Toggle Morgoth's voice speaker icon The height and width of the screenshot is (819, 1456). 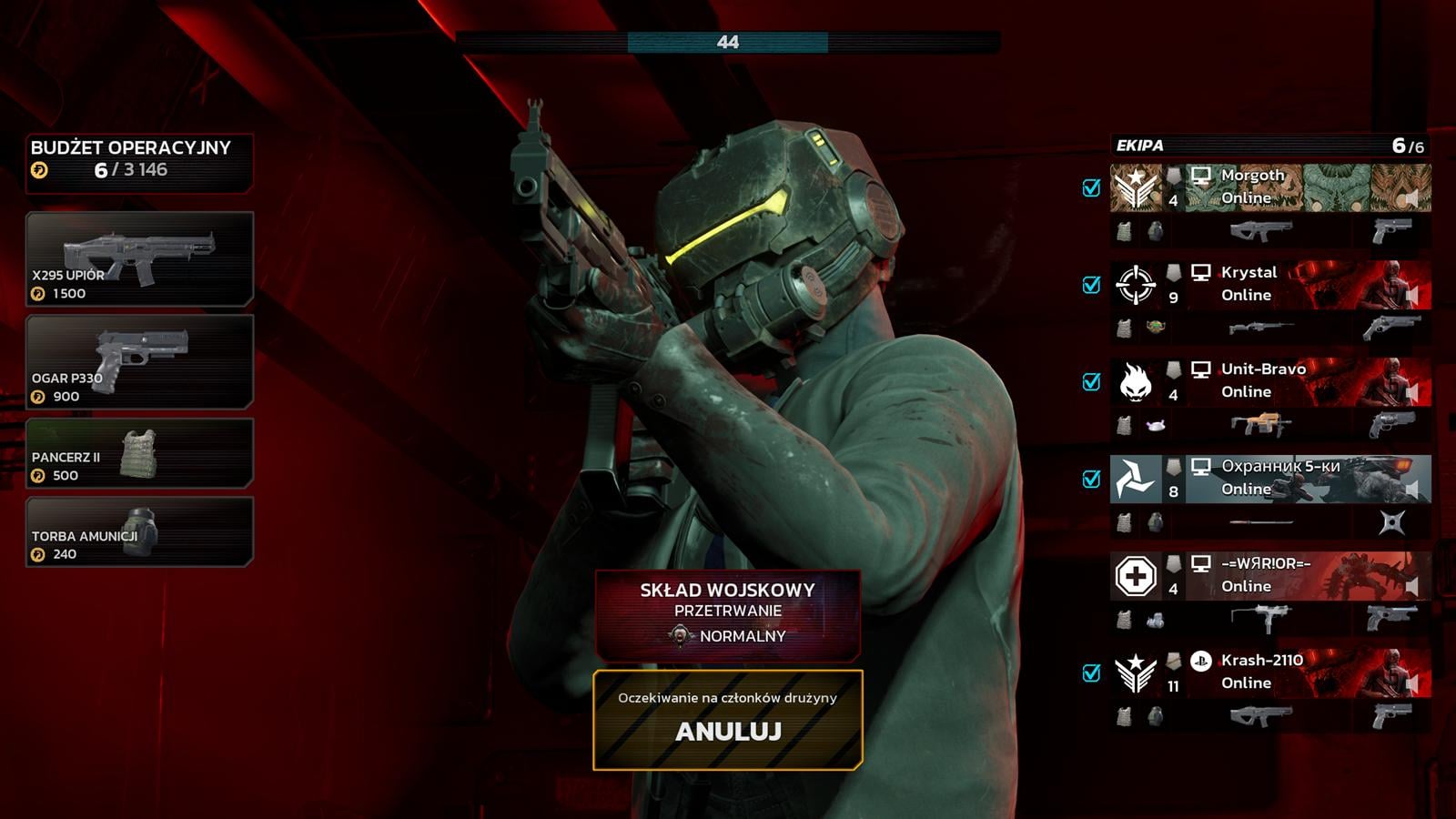click(1411, 198)
